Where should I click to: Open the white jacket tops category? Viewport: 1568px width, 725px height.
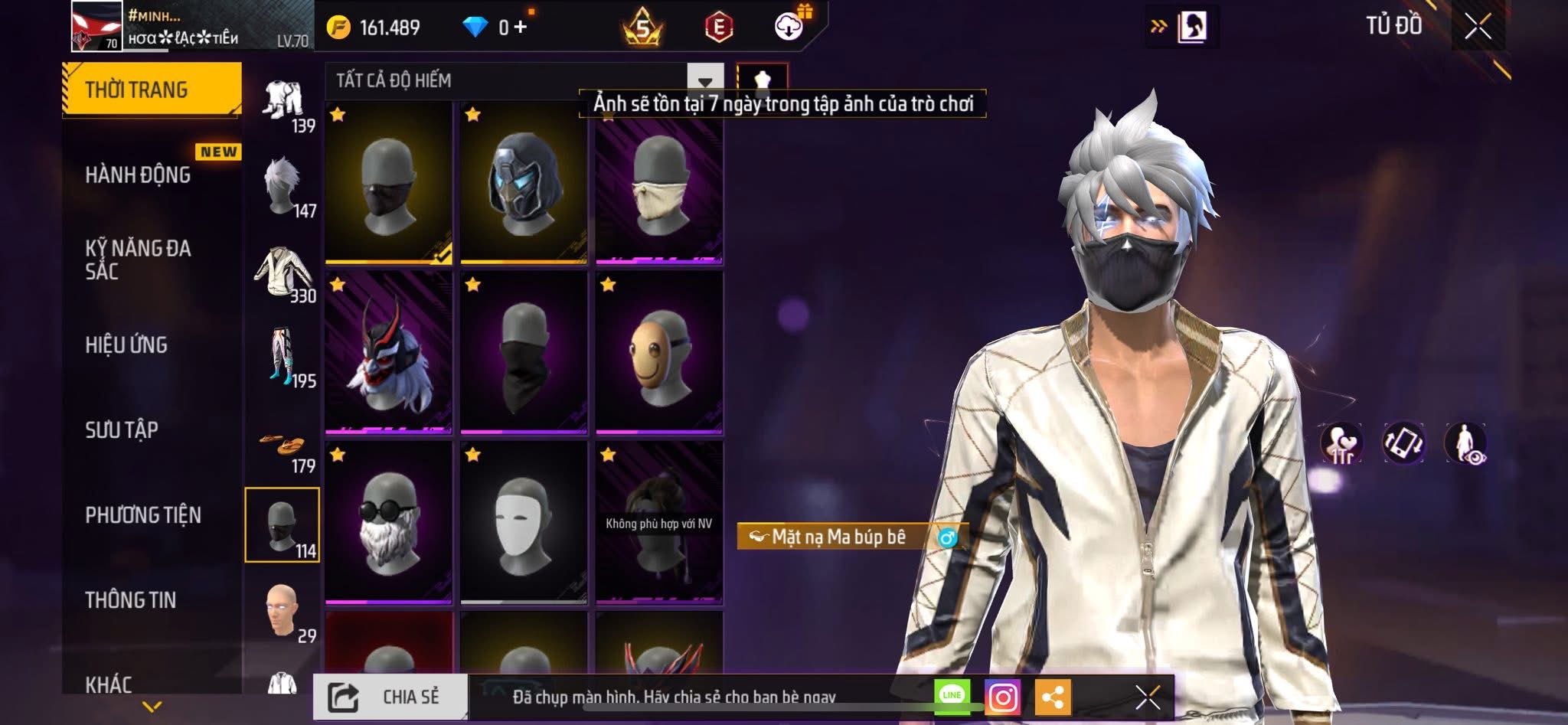pos(283,273)
